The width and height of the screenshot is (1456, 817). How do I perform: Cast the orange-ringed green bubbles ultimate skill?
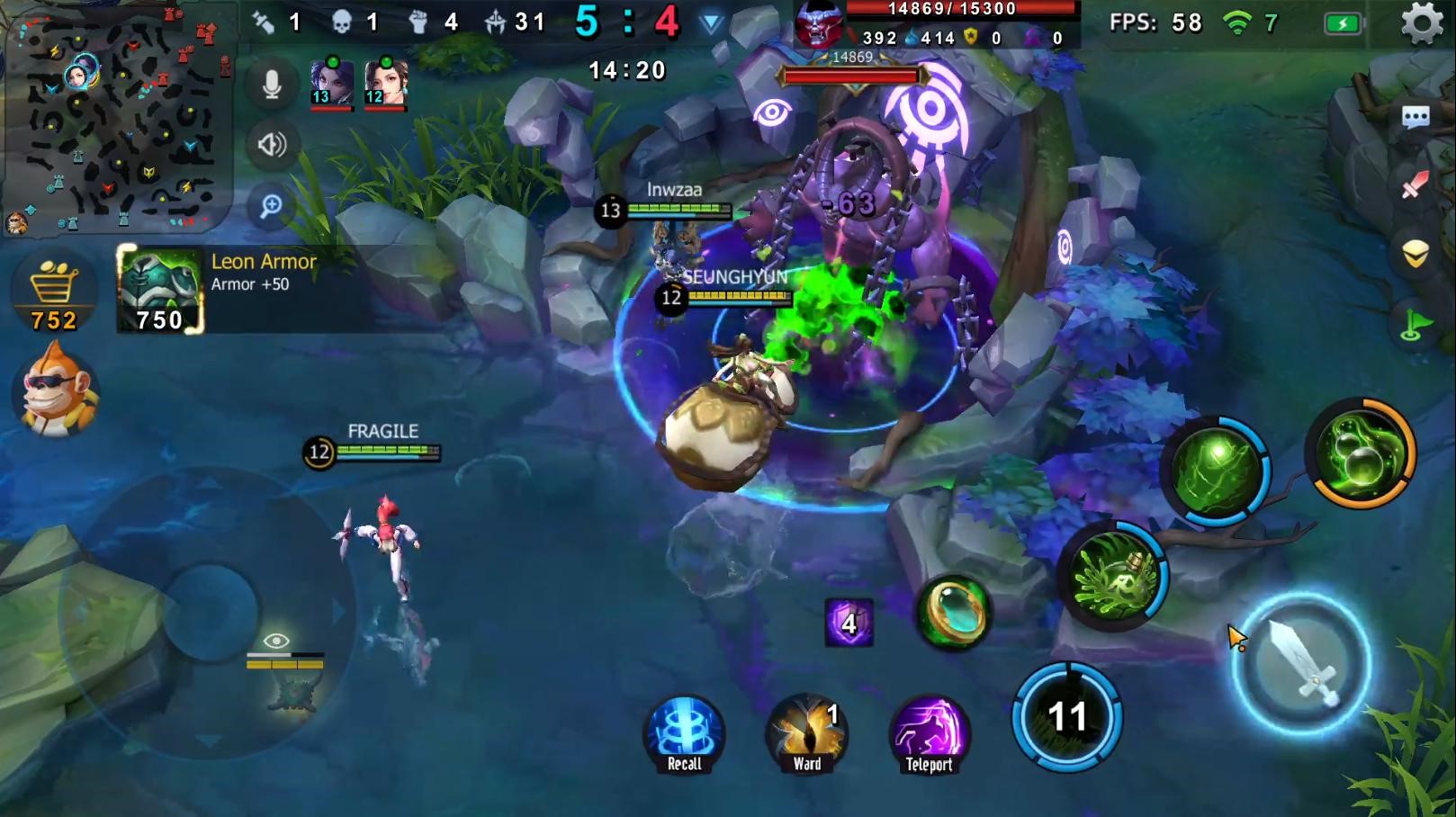click(1361, 453)
